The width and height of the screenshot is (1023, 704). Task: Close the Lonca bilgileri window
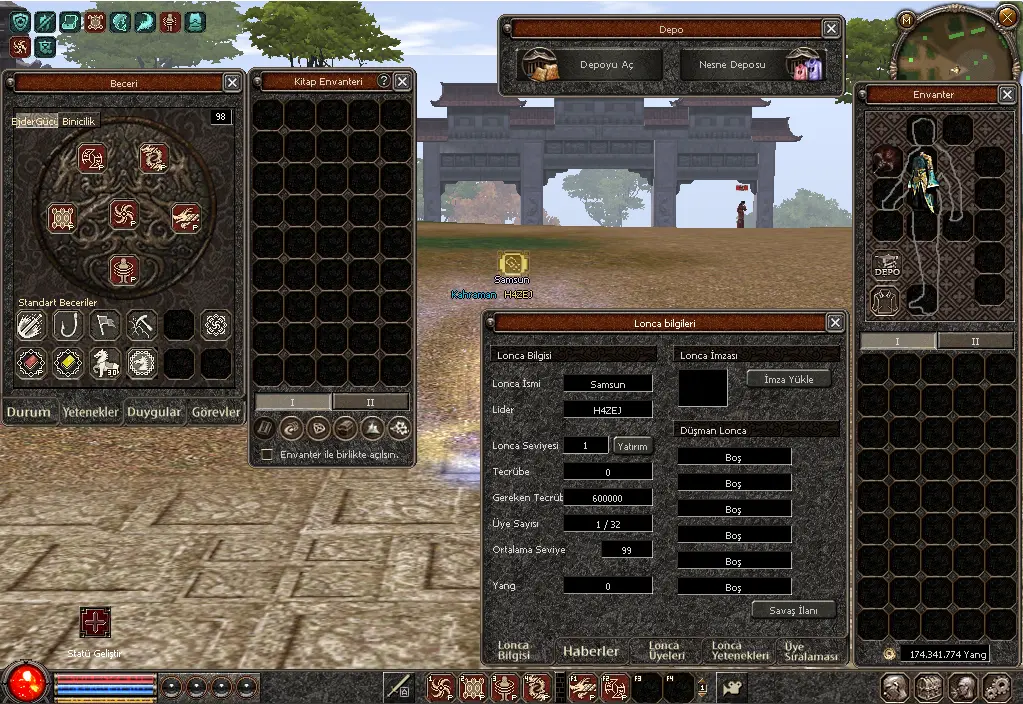point(835,323)
